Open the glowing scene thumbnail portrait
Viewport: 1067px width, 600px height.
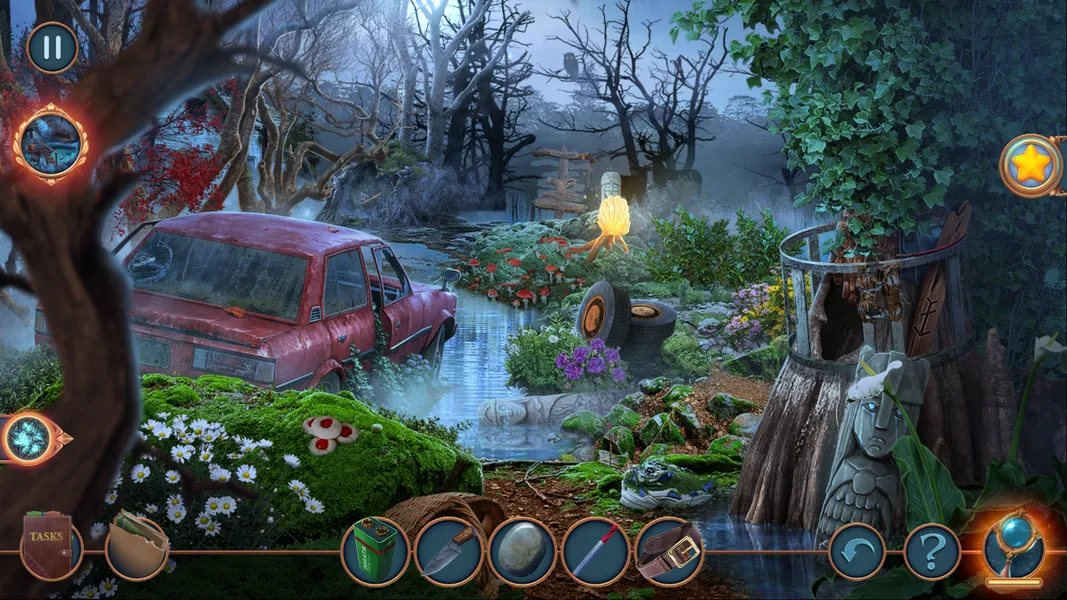click(x=50, y=144)
